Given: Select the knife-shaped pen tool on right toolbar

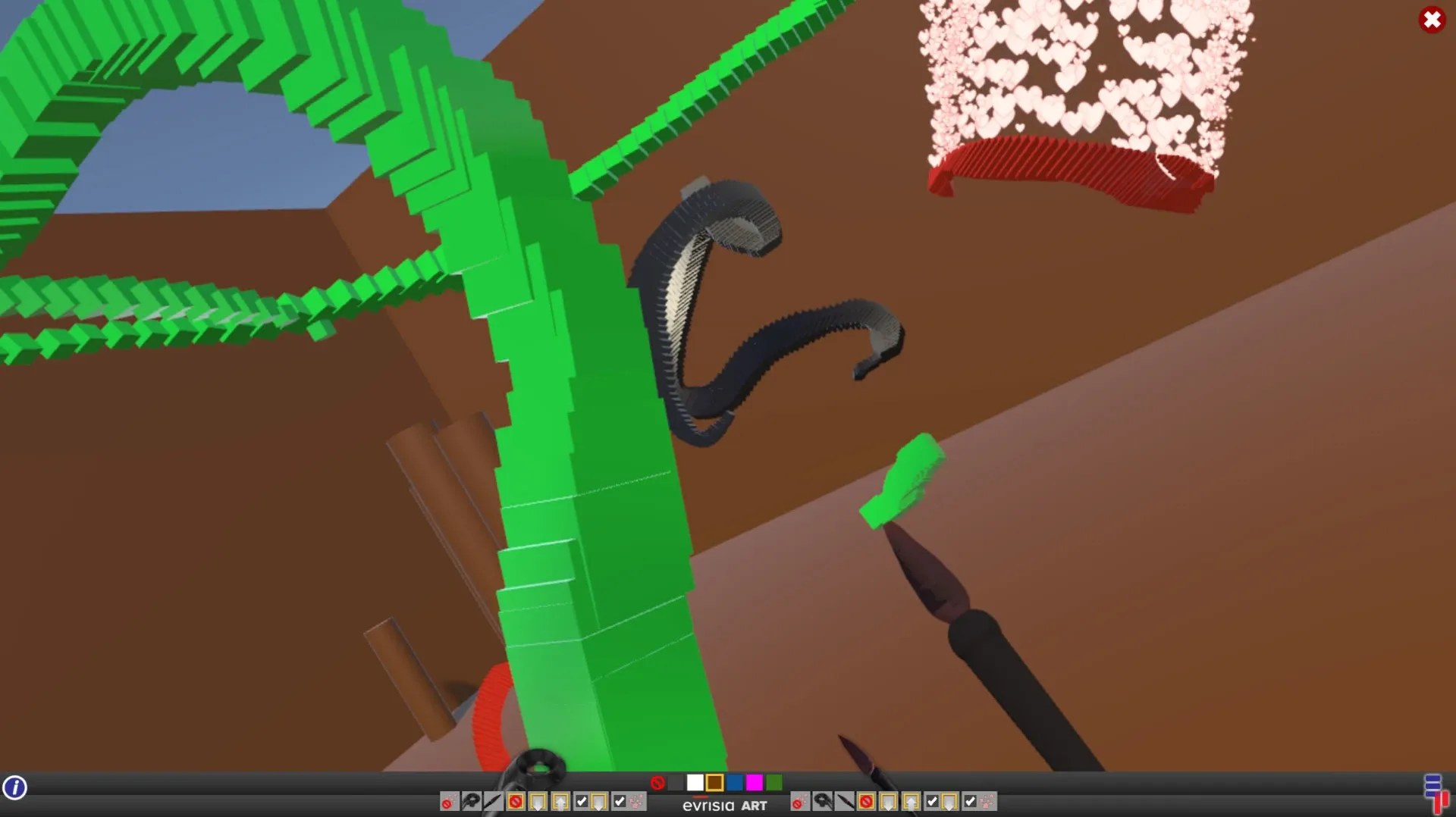Looking at the screenshot, I should point(846,802).
